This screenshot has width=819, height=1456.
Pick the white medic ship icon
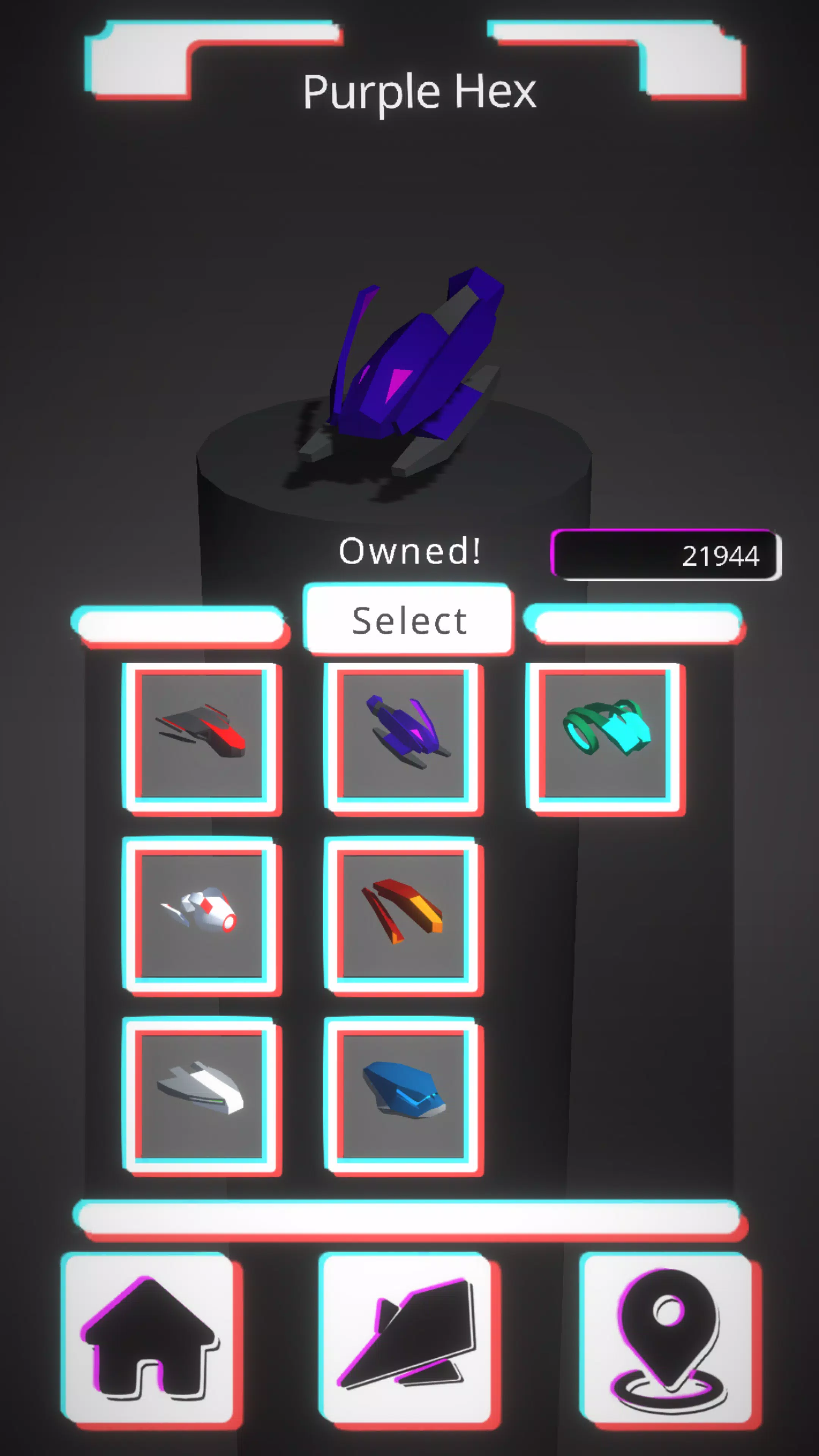pyautogui.click(x=202, y=916)
